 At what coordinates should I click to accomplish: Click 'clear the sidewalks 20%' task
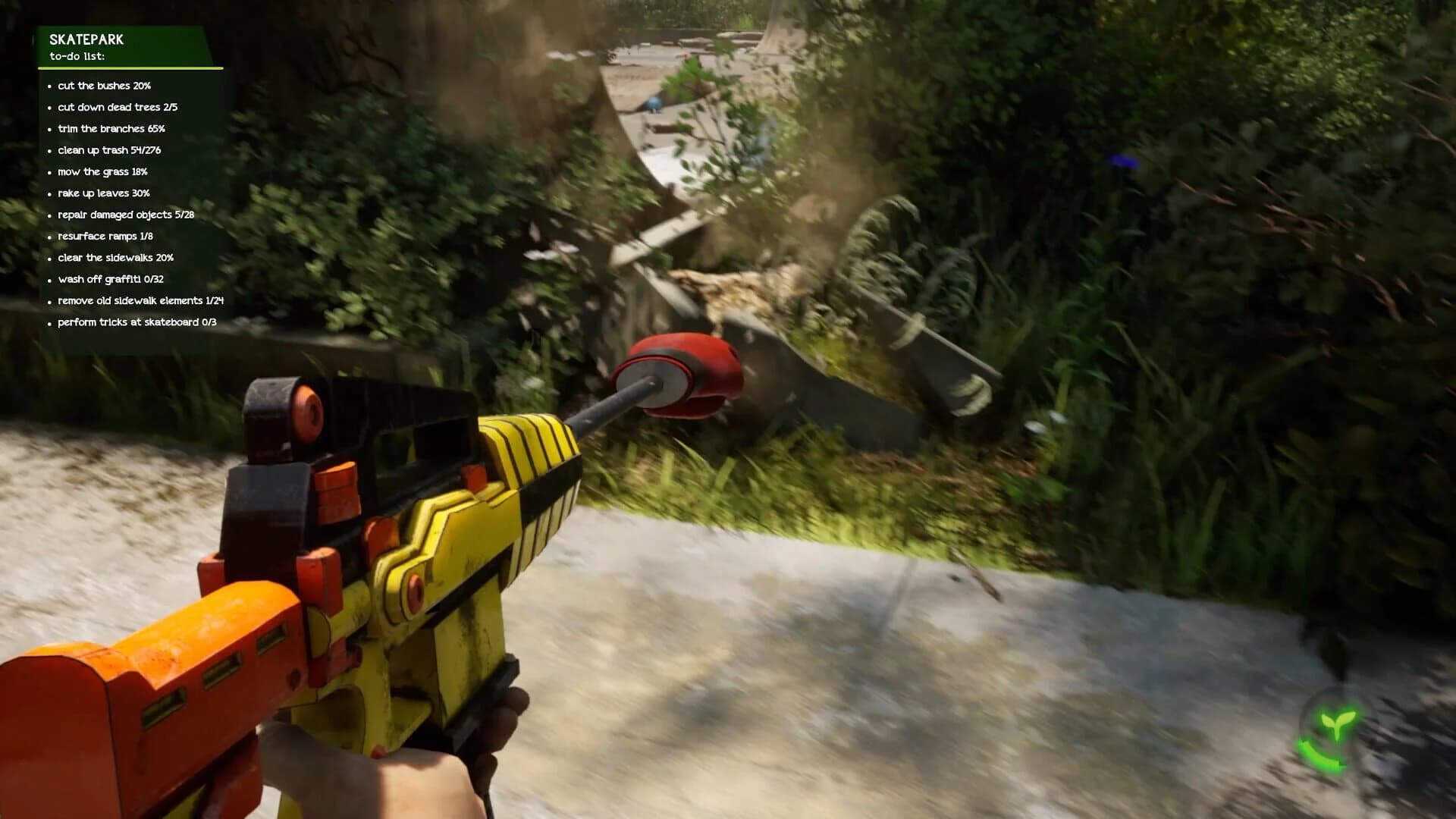coord(116,258)
